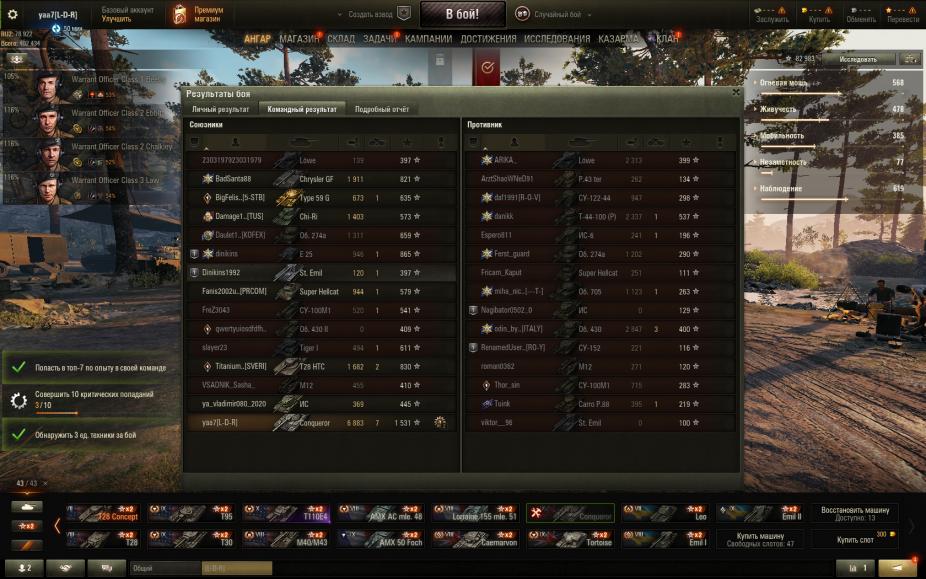Viewport: 926px width, 579px height.
Task: Open the "Премиум магазин"
Action: tap(198, 14)
